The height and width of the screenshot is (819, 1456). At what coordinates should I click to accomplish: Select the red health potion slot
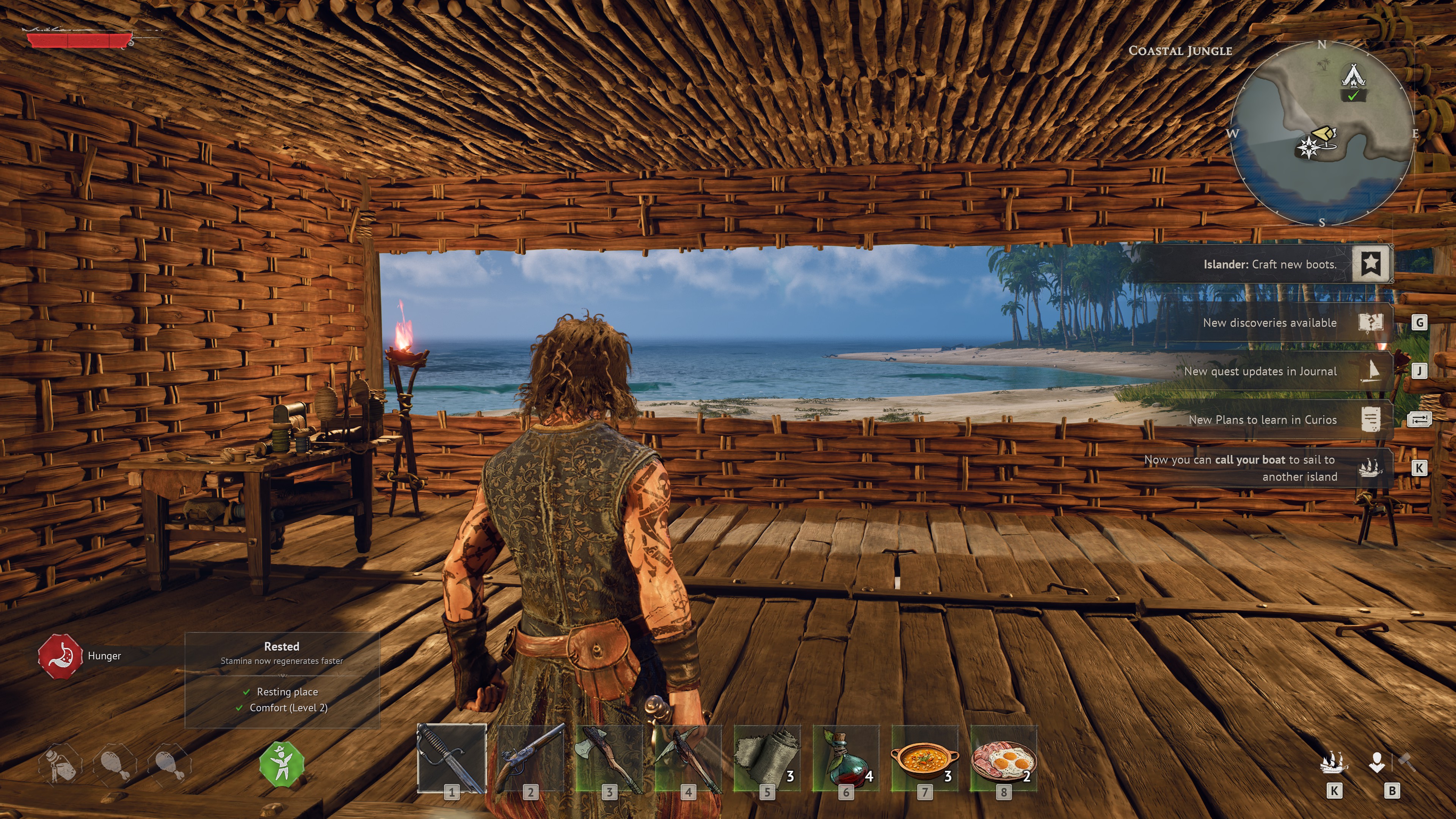point(846,758)
